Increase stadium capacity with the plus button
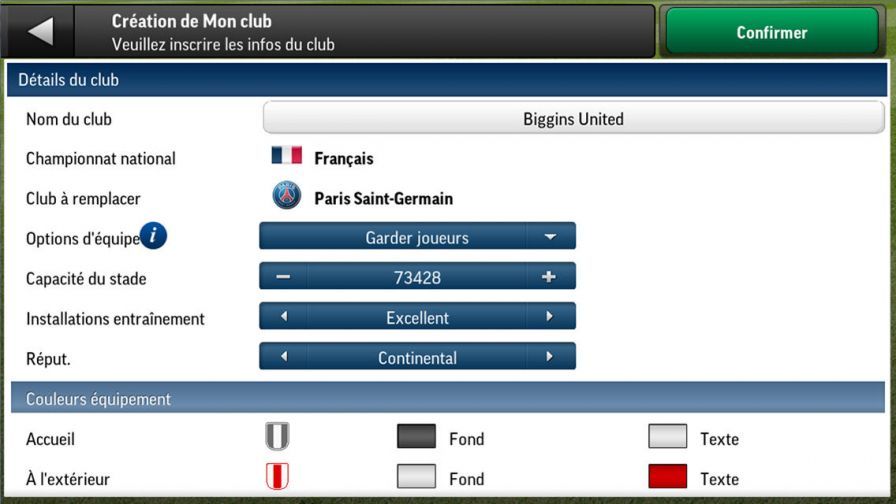 tap(549, 277)
